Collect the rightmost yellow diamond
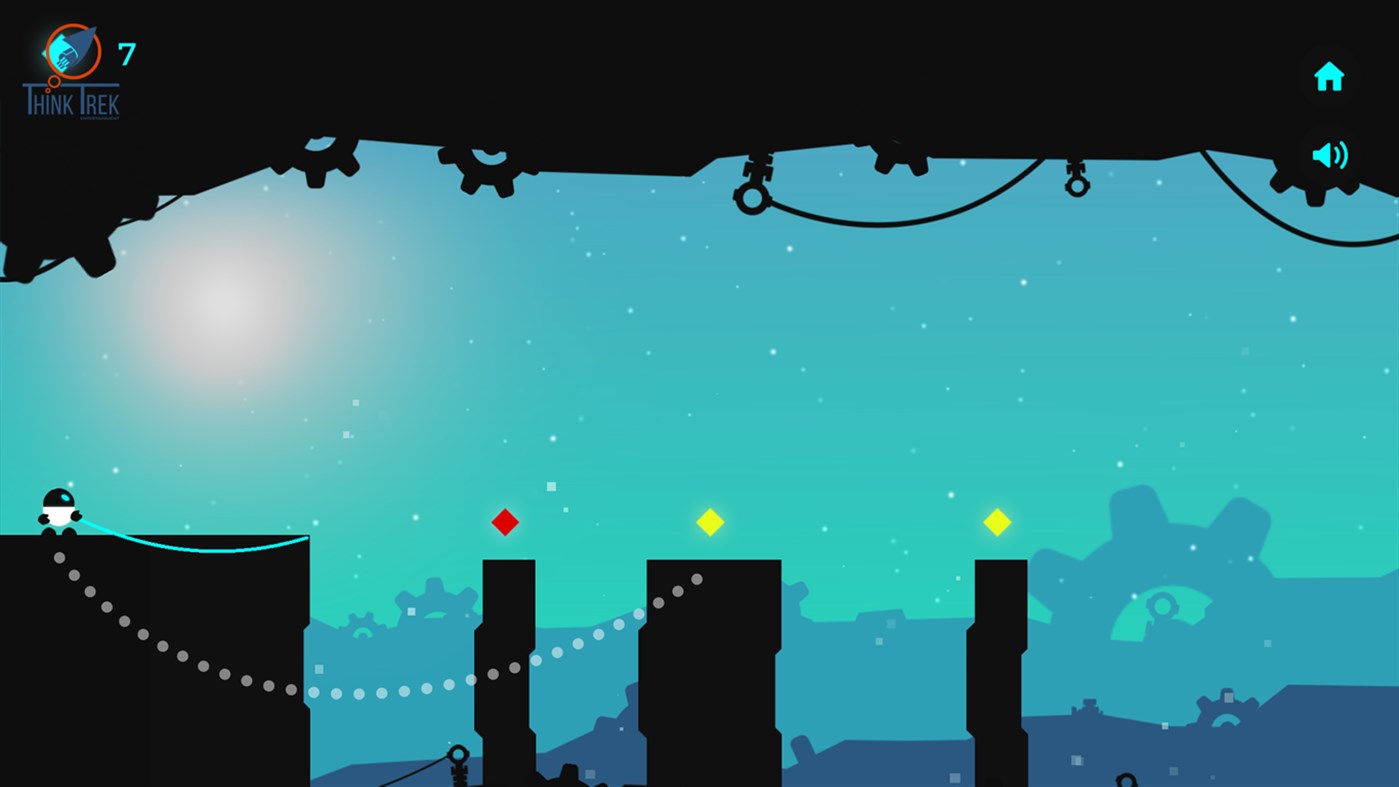This screenshot has width=1399, height=787. [998, 521]
